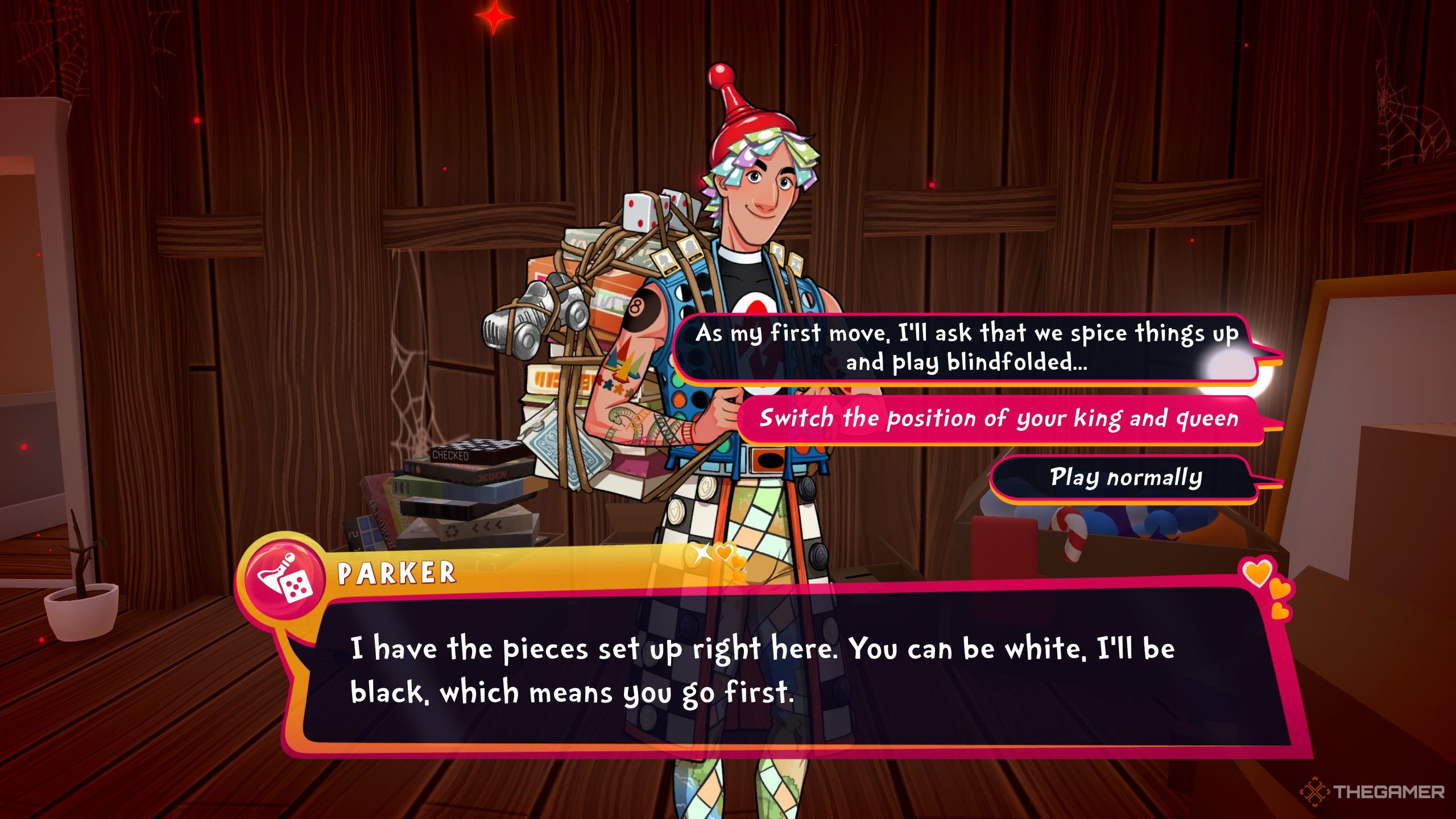
Task: Choose the play blindfolded dialogue reply
Action: point(966,348)
